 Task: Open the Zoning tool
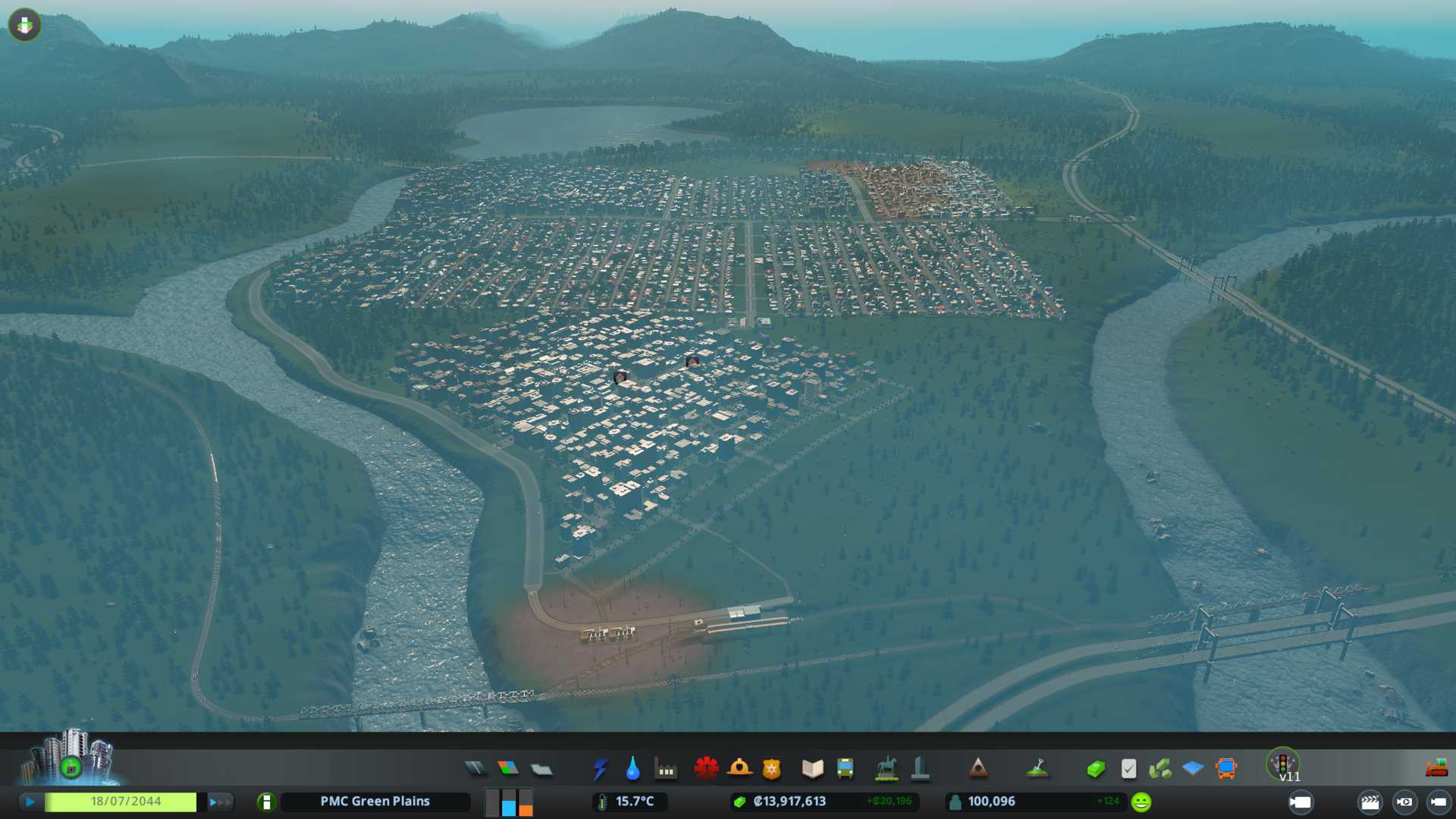[508, 769]
